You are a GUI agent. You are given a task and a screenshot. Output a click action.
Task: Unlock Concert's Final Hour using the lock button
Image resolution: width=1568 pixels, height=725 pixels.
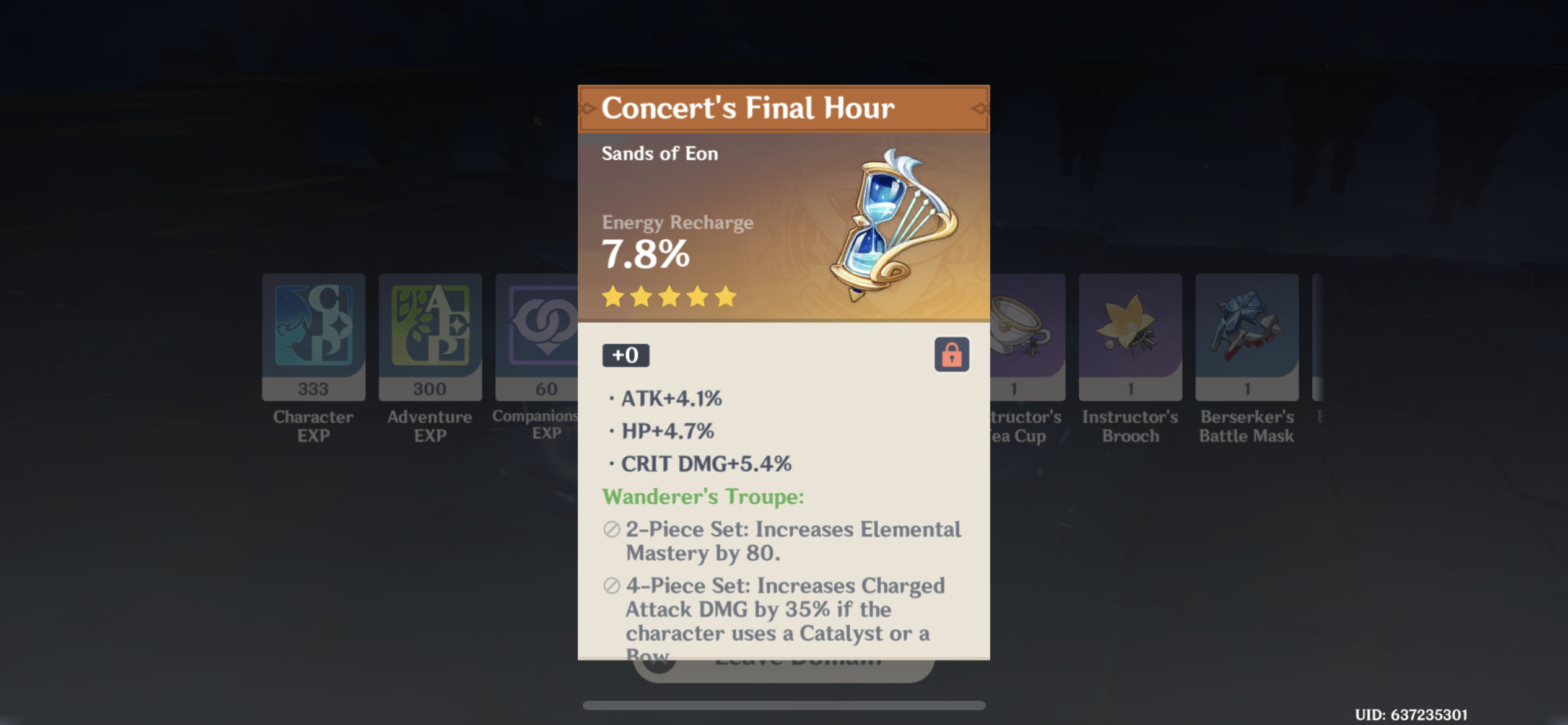pyautogui.click(x=951, y=355)
